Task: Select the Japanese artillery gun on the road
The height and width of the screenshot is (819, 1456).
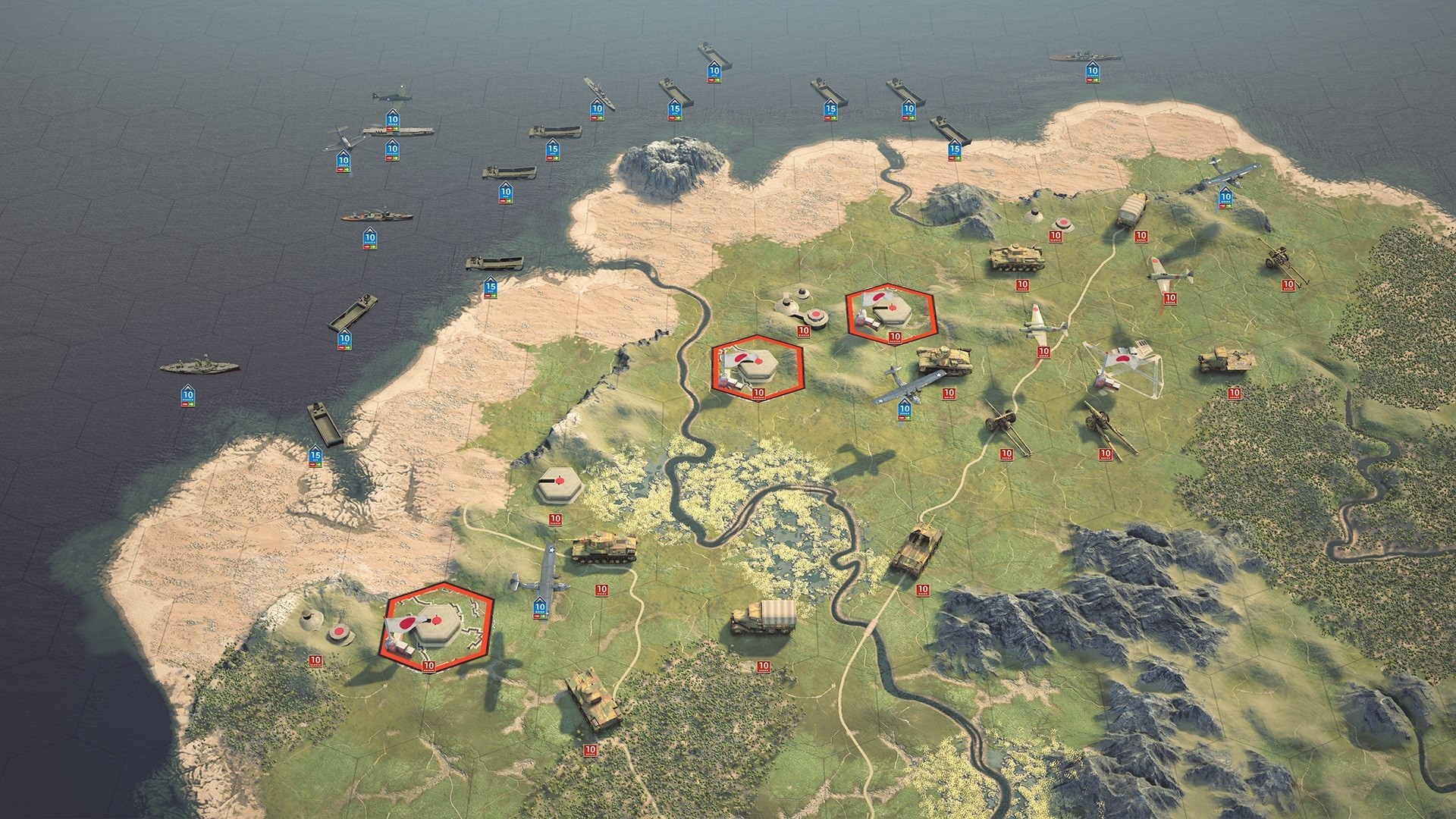Action: click(x=1001, y=421)
